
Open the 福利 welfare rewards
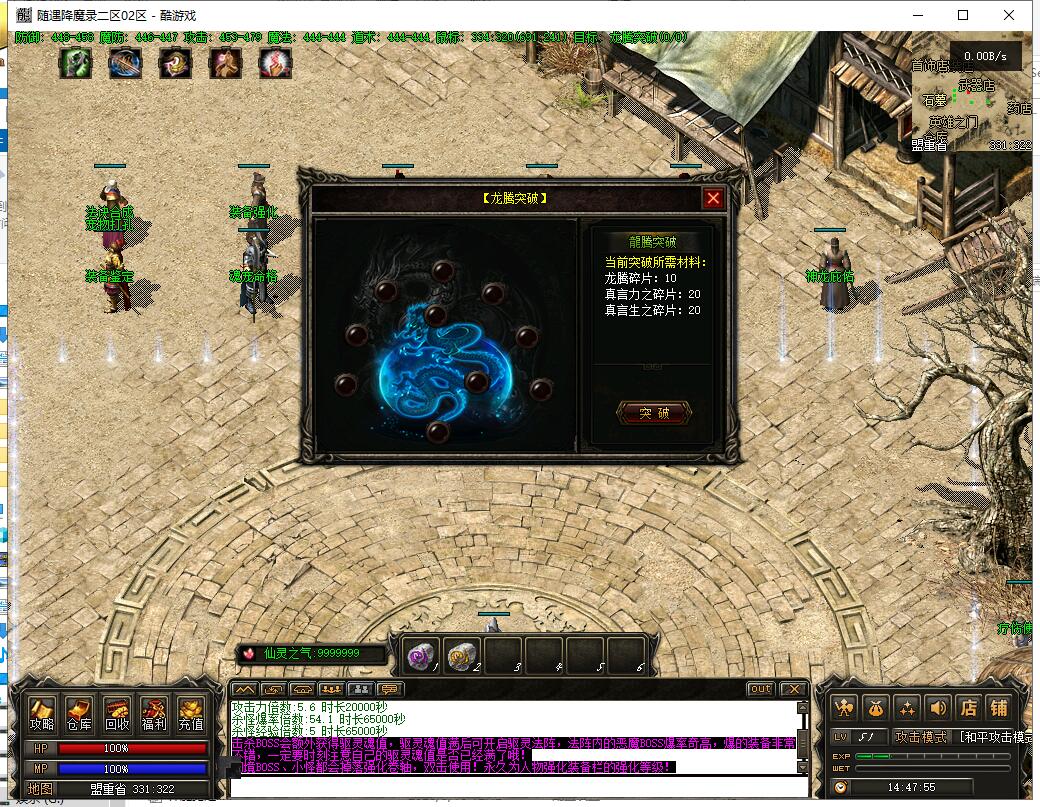[154, 714]
